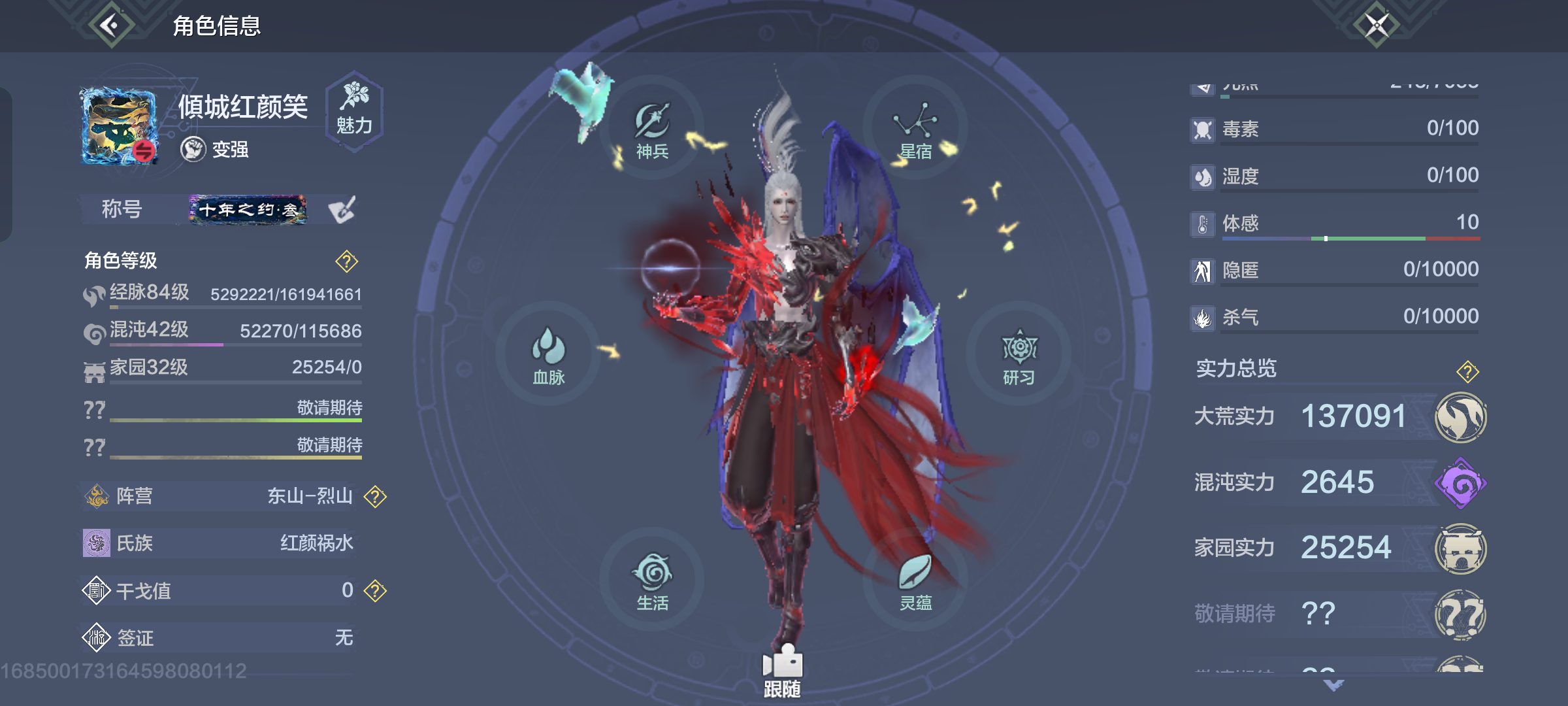1568x706 pixels.
Task: Open the 血脉 bloodline menu
Action: pyautogui.click(x=548, y=356)
